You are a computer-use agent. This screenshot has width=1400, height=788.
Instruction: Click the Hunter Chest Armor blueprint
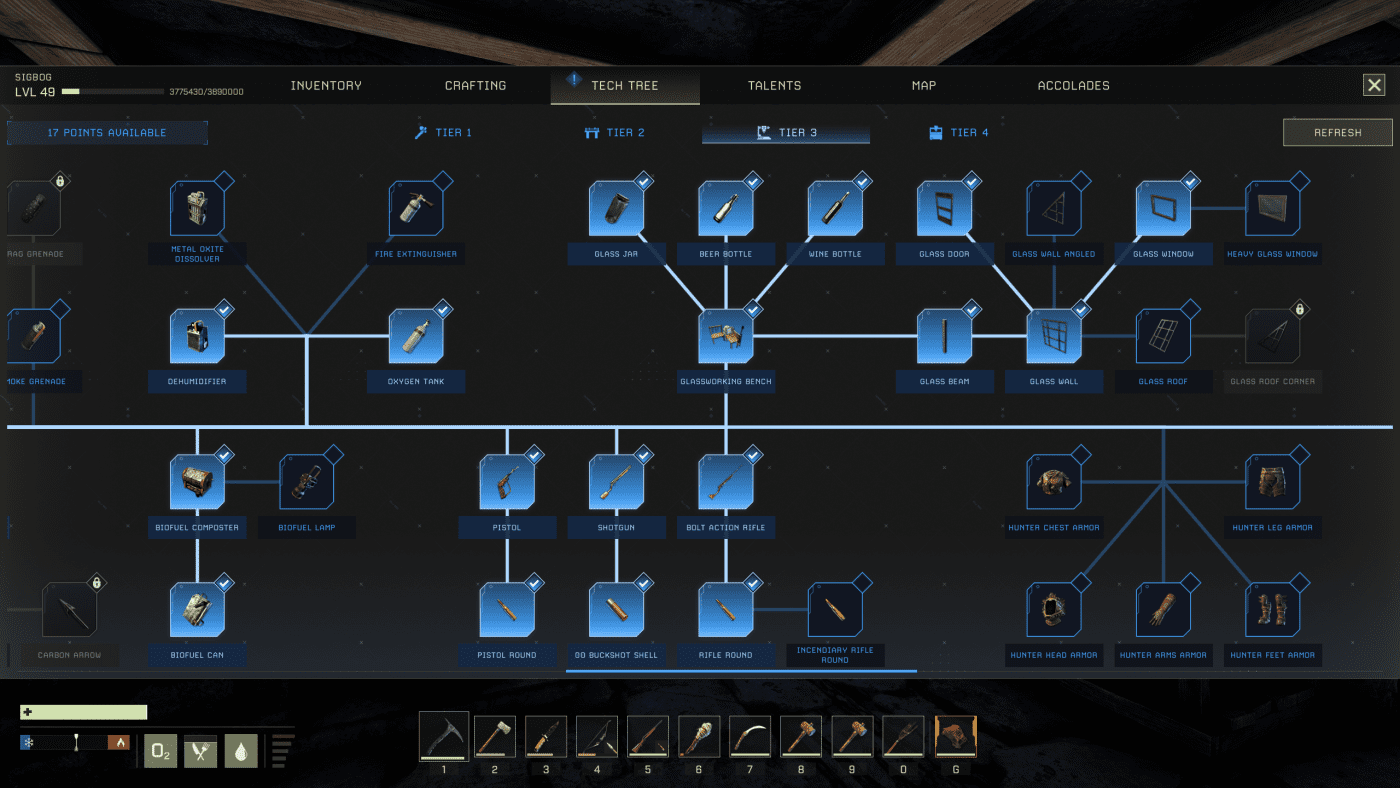tap(1053, 480)
